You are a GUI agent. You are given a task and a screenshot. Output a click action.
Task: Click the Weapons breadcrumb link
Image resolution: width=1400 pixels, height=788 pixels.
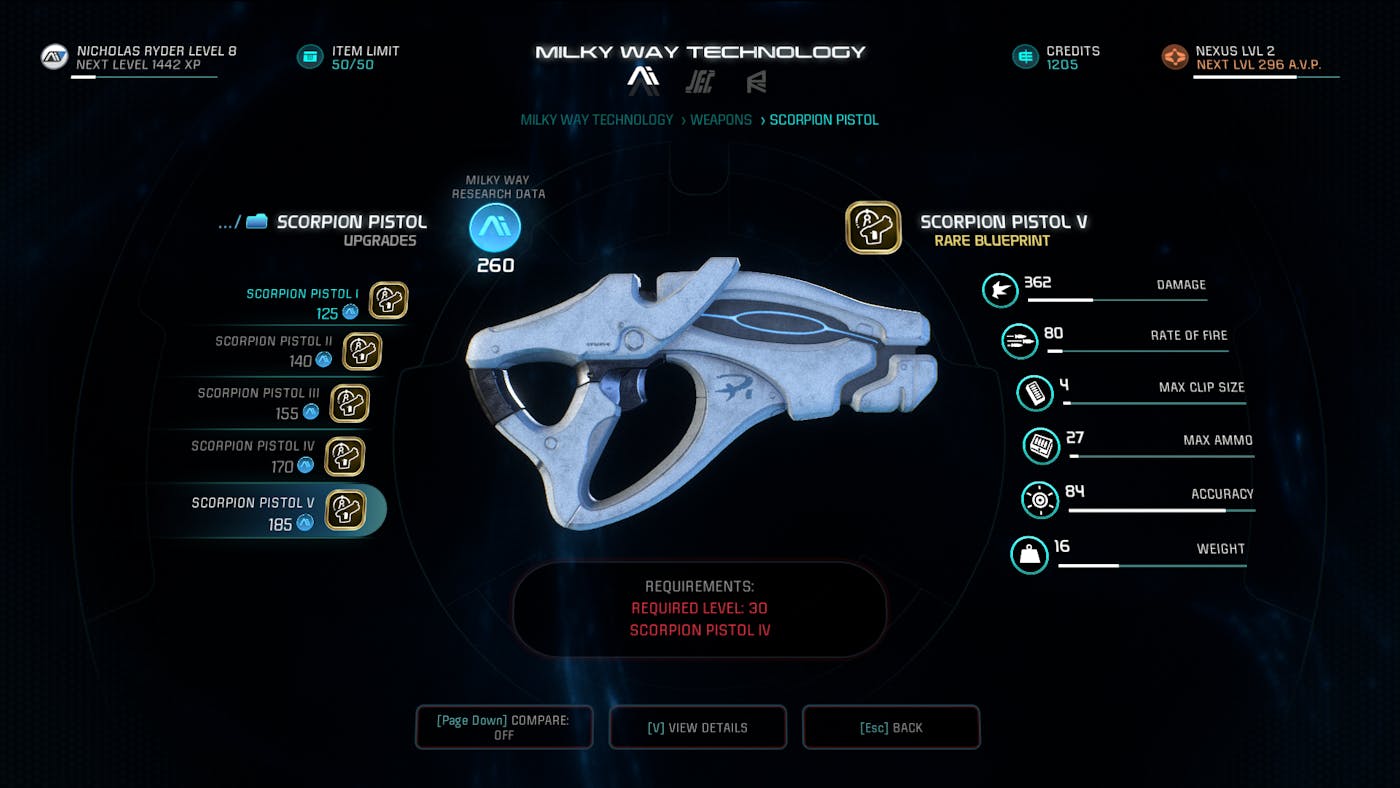(x=721, y=119)
